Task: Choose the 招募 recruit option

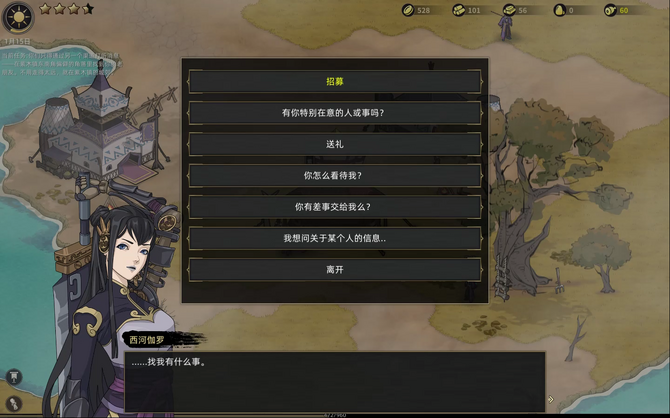Action: [334, 81]
